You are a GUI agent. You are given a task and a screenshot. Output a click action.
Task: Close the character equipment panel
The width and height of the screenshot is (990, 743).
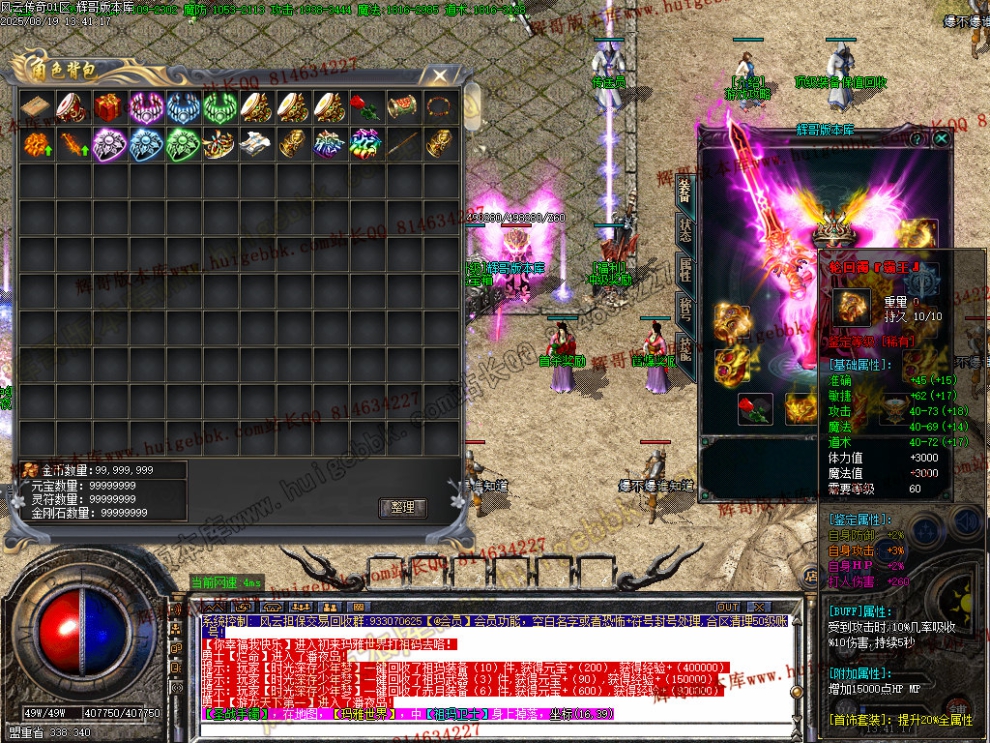941,140
